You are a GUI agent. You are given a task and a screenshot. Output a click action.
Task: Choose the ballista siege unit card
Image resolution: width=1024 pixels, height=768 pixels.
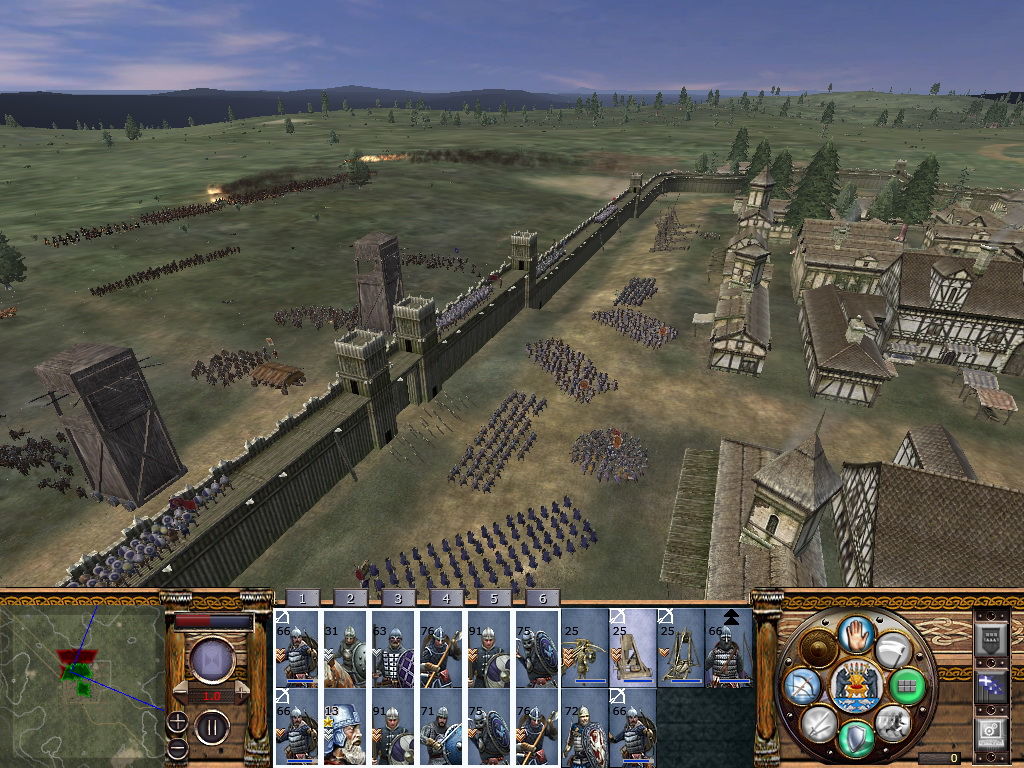(x=584, y=650)
